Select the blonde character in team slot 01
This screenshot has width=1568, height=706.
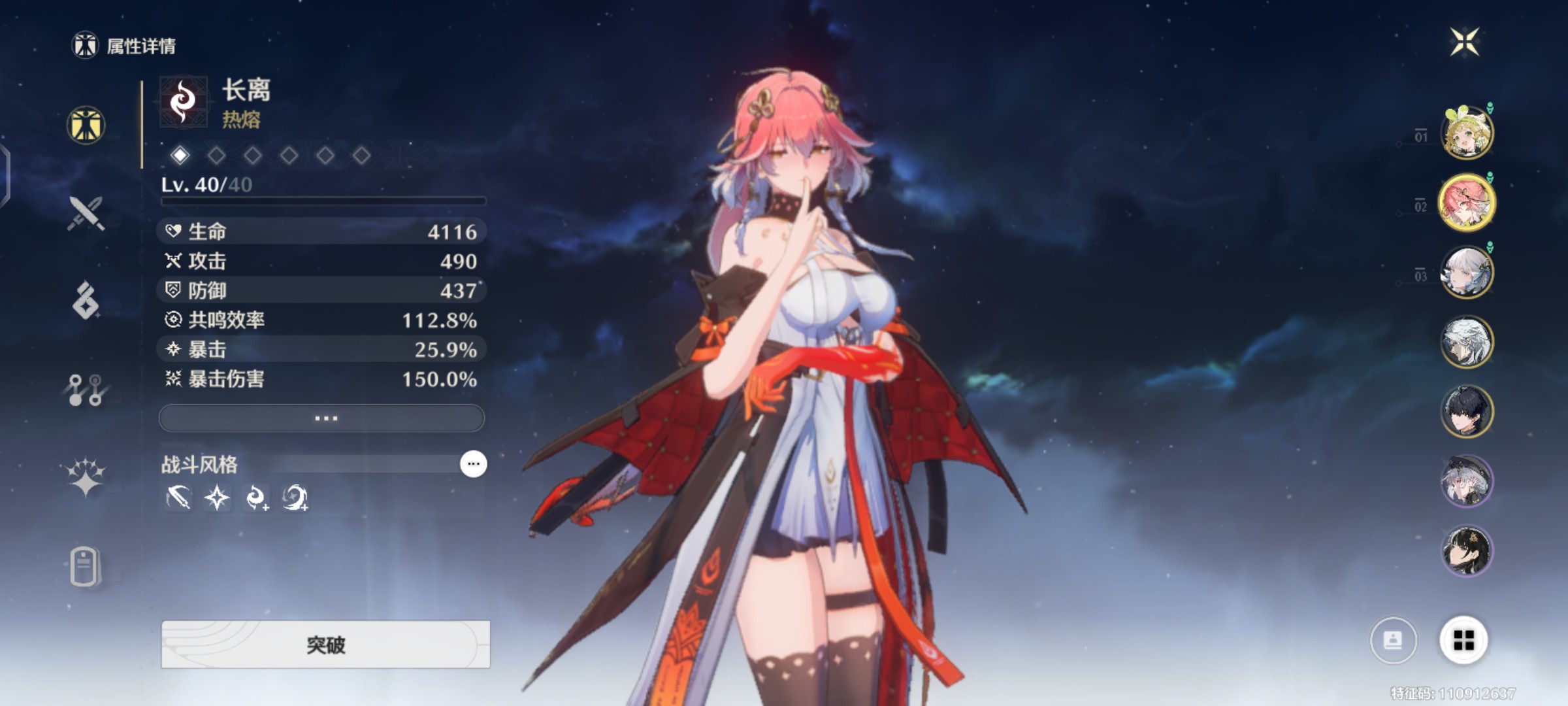click(x=1467, y=133)
